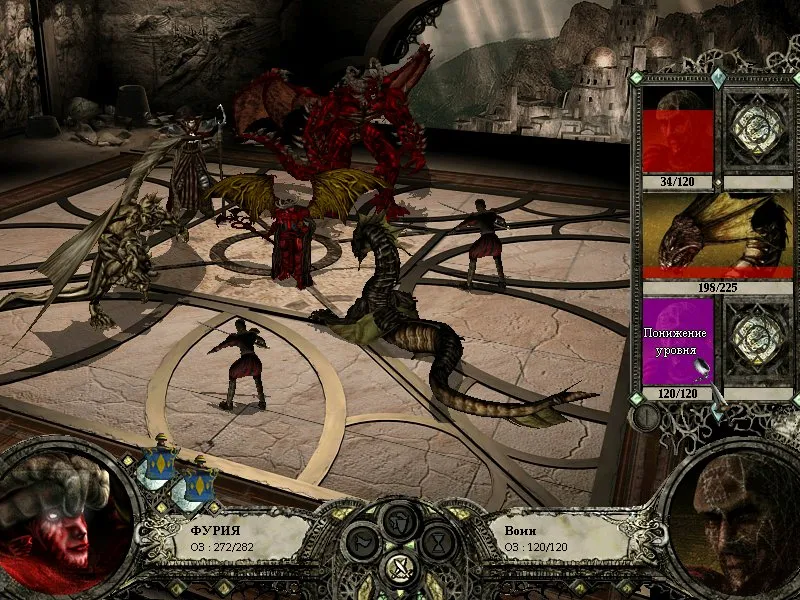Choose the helmet defend action
The image size is (800, 600).
click(399, 520)
